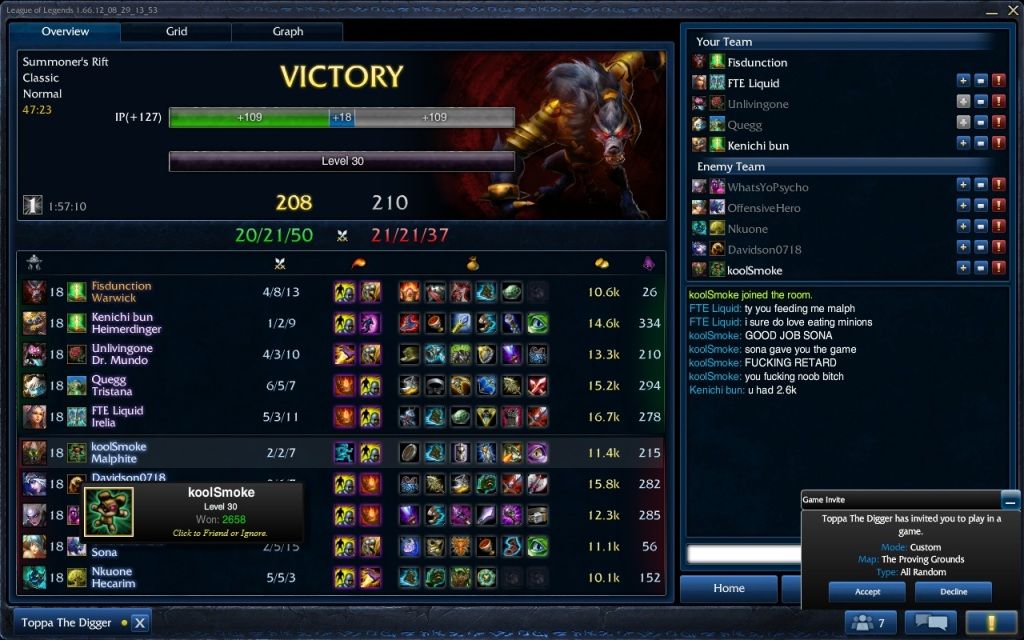Open the friends list showing 7 online
This screenshot has height=640, width=1024.
(x=870, y=623)
